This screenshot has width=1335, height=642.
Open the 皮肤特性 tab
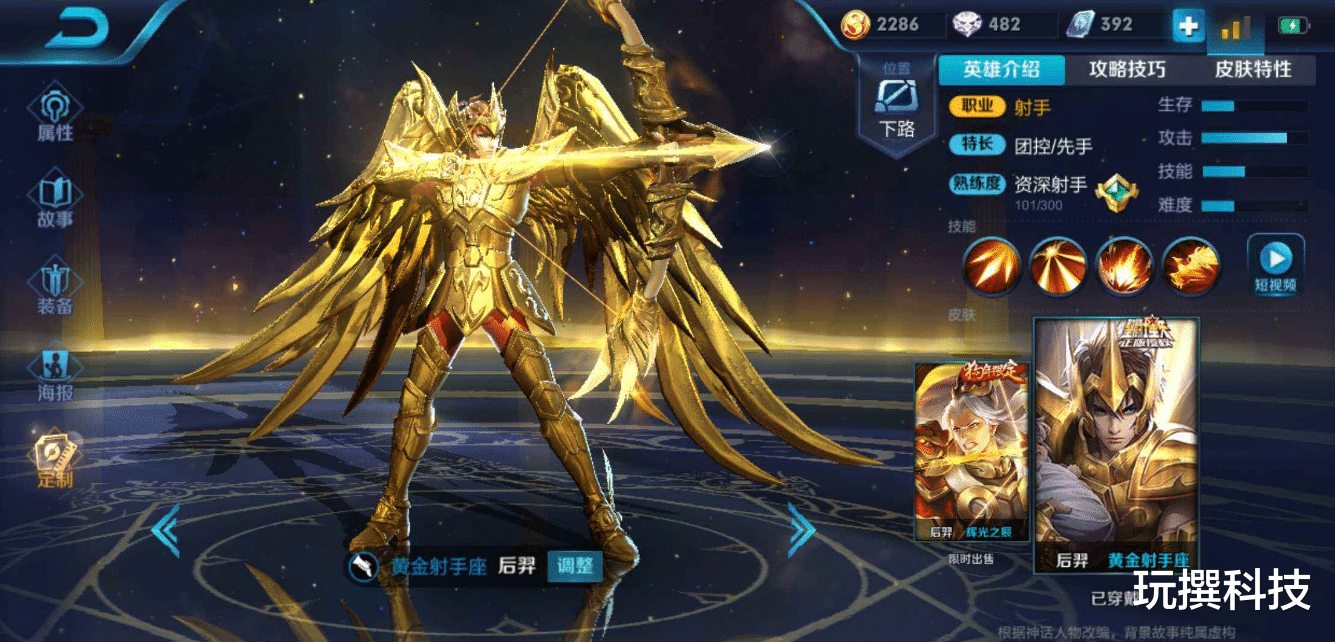tap(1253, 69)
